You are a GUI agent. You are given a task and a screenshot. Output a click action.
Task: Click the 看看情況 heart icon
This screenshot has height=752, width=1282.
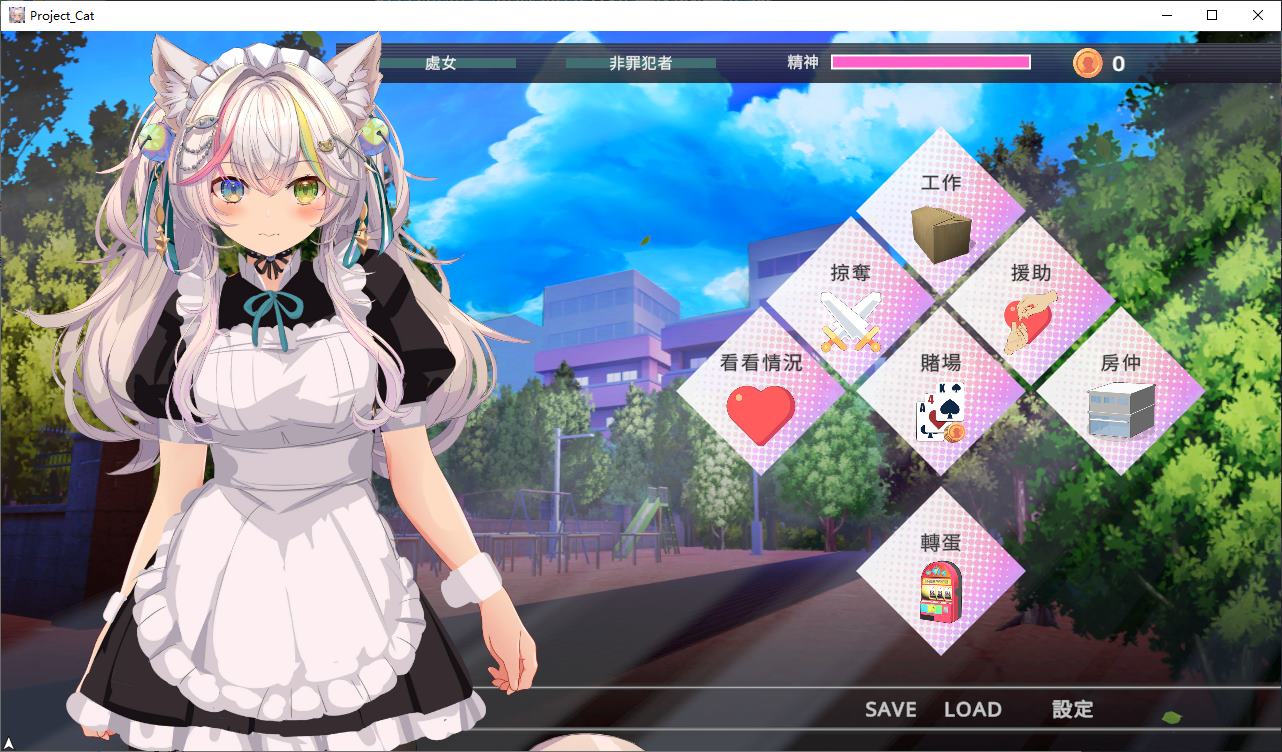[x=762, y=413]
